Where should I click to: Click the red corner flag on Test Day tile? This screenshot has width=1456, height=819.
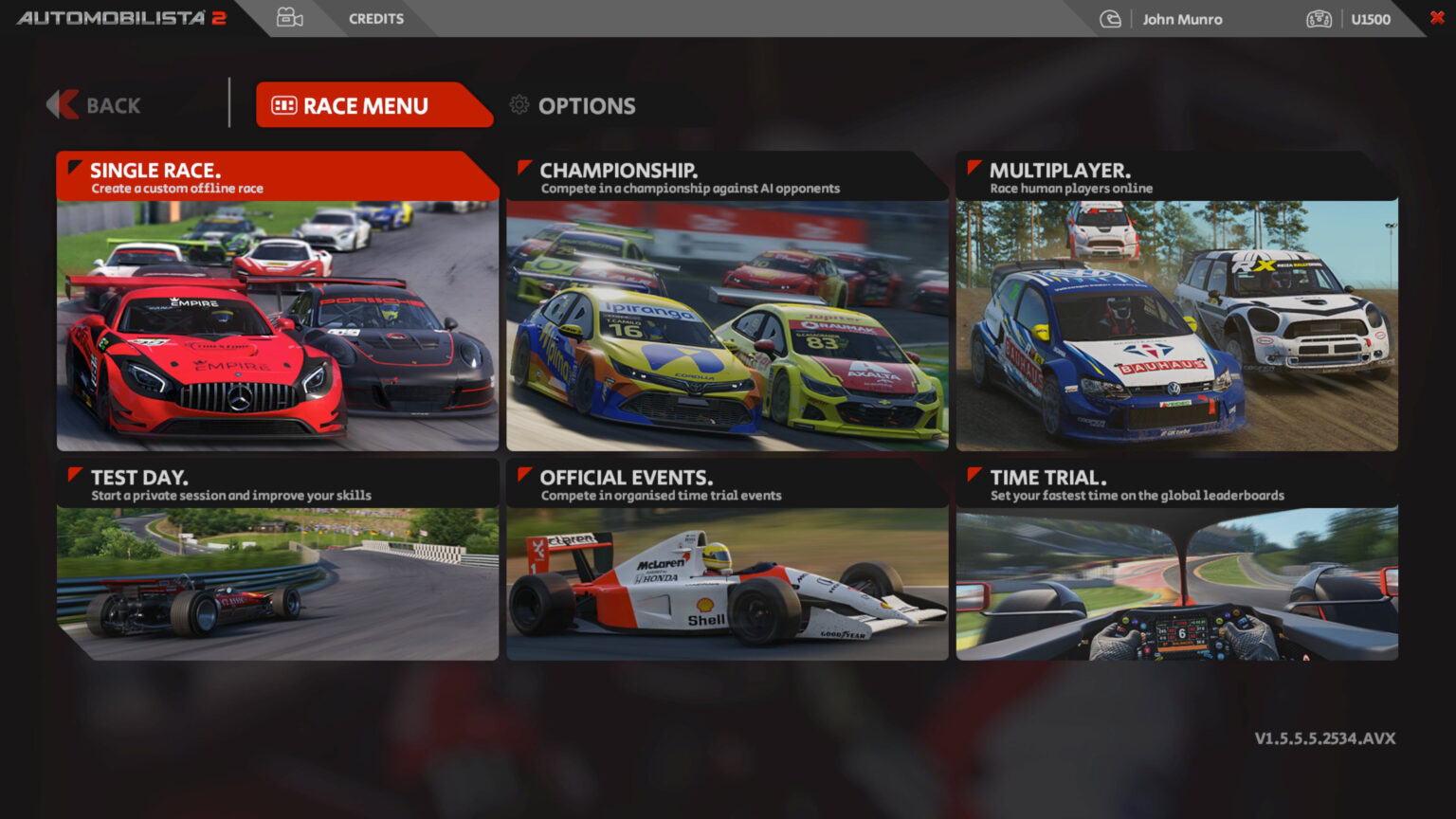(x=75, y=474)
